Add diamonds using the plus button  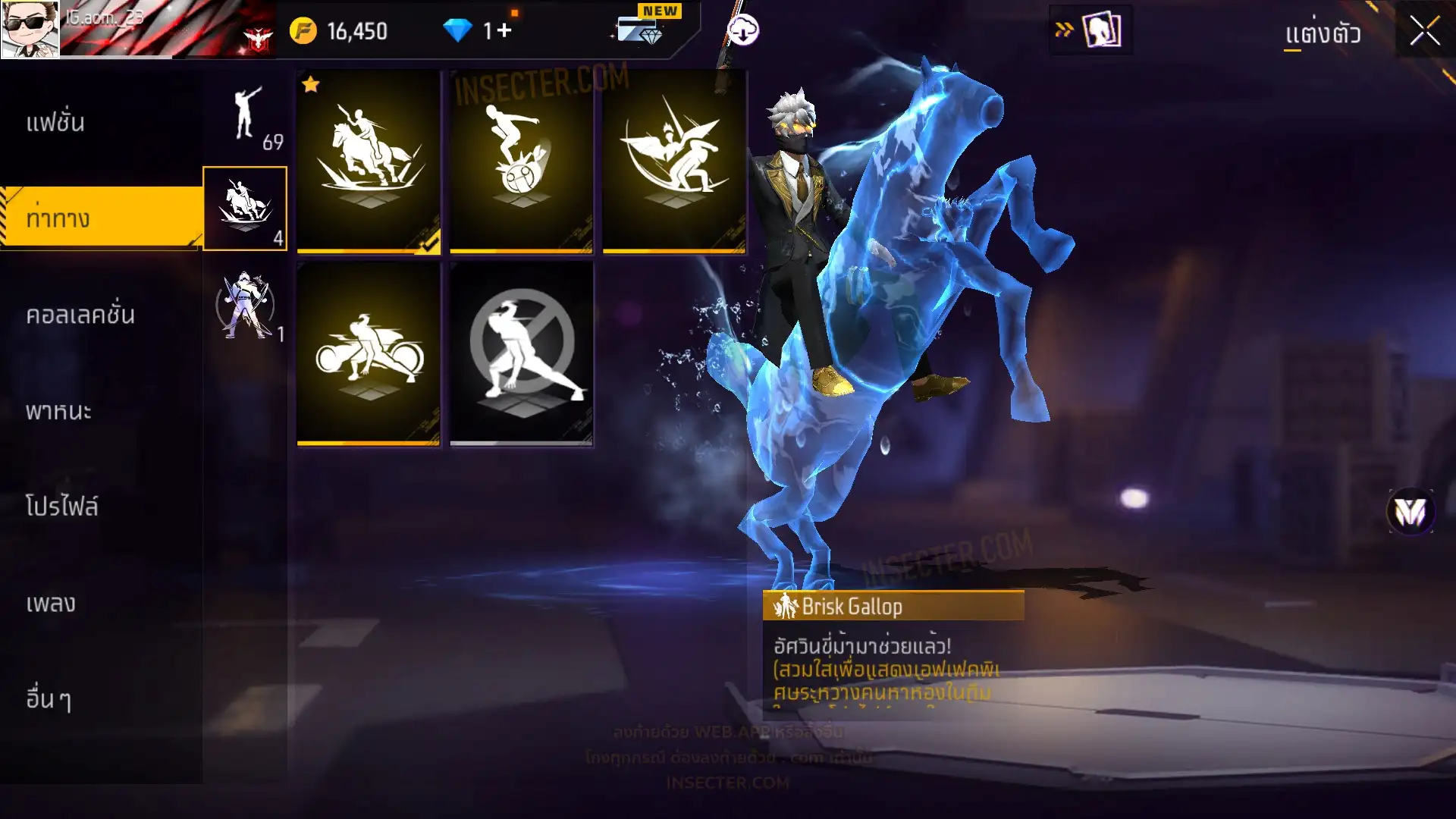[504, 31]
